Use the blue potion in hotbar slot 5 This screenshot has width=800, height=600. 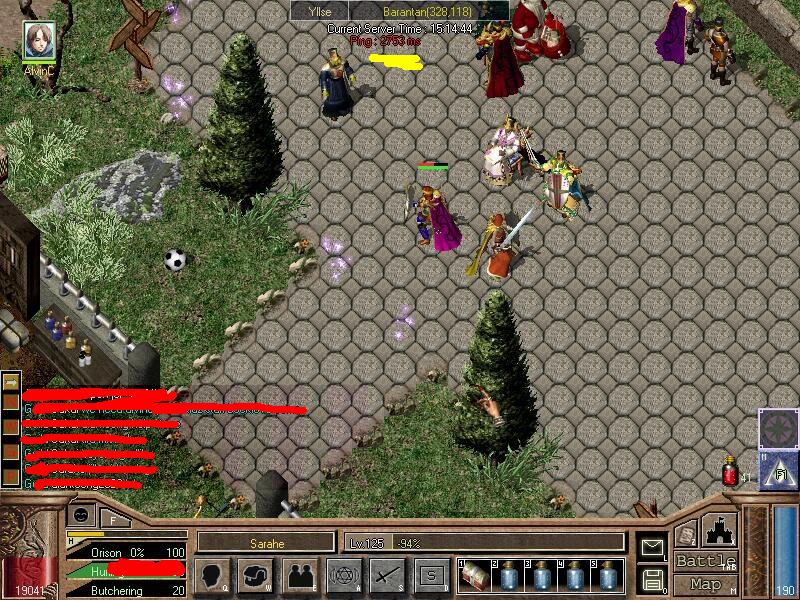tap(608, 576)
